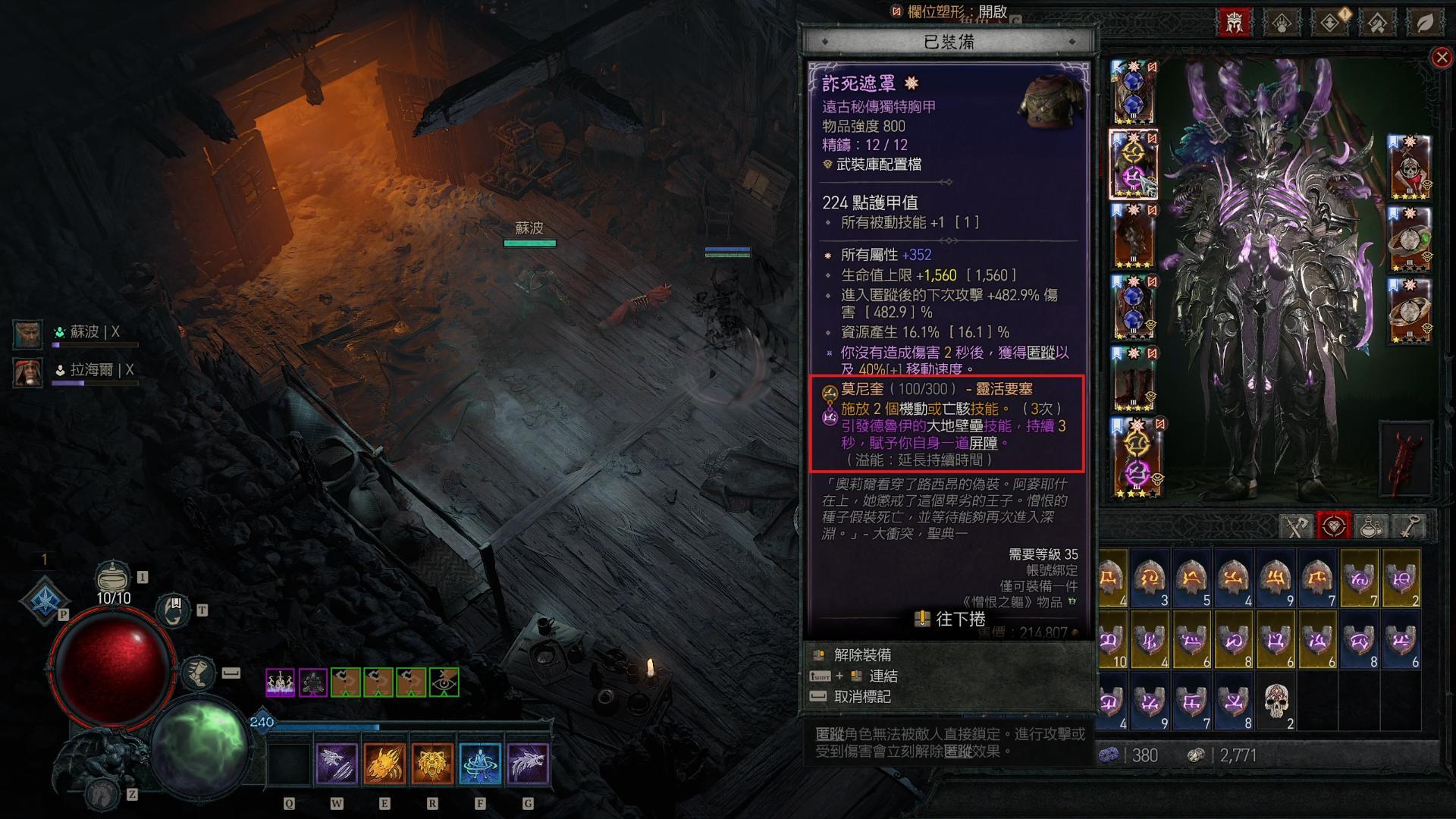The image size is (1456, 819).
Task: Switch to the 已裝備 tab header
Action: point(949,42)
